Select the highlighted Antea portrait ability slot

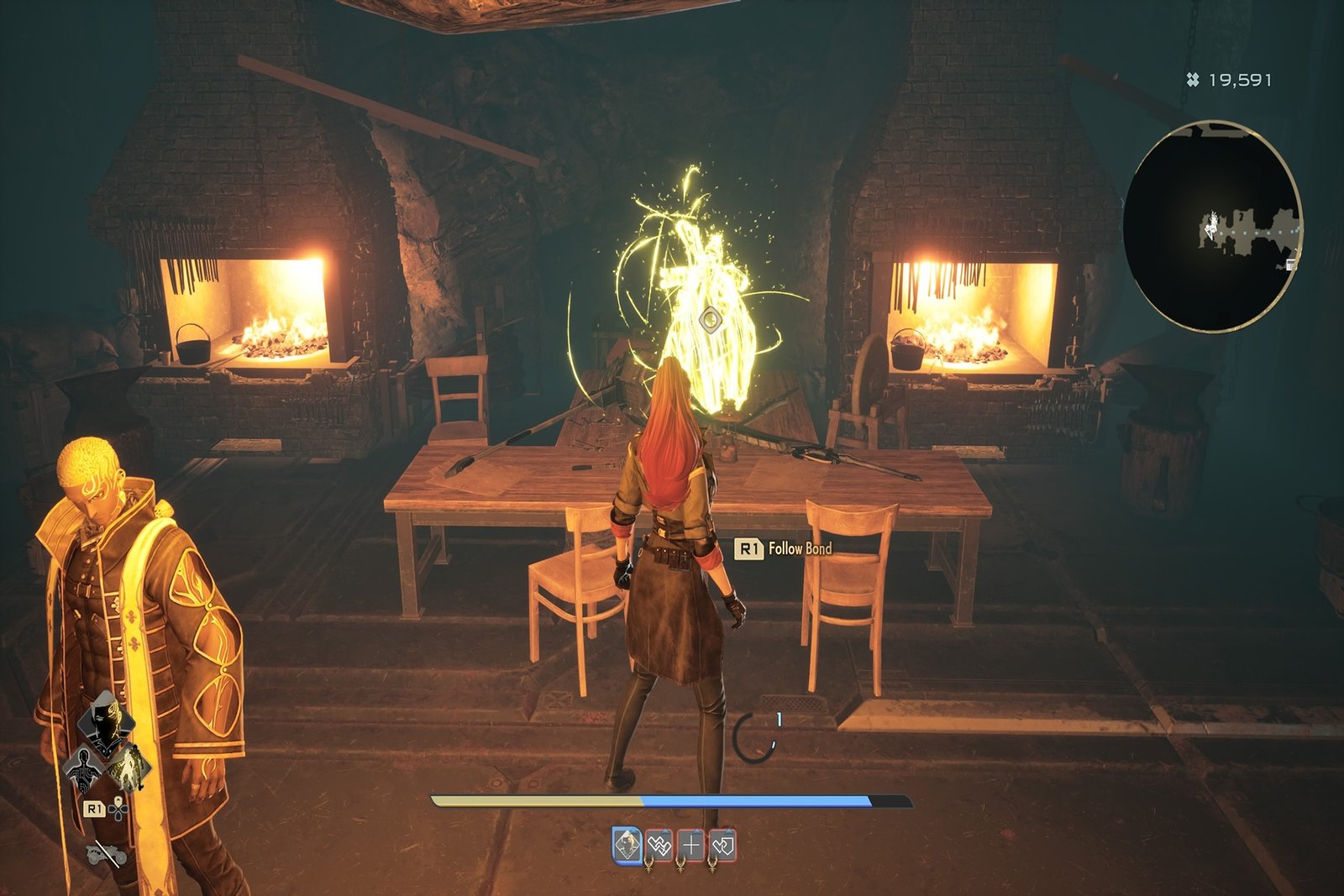coord(627,844)
